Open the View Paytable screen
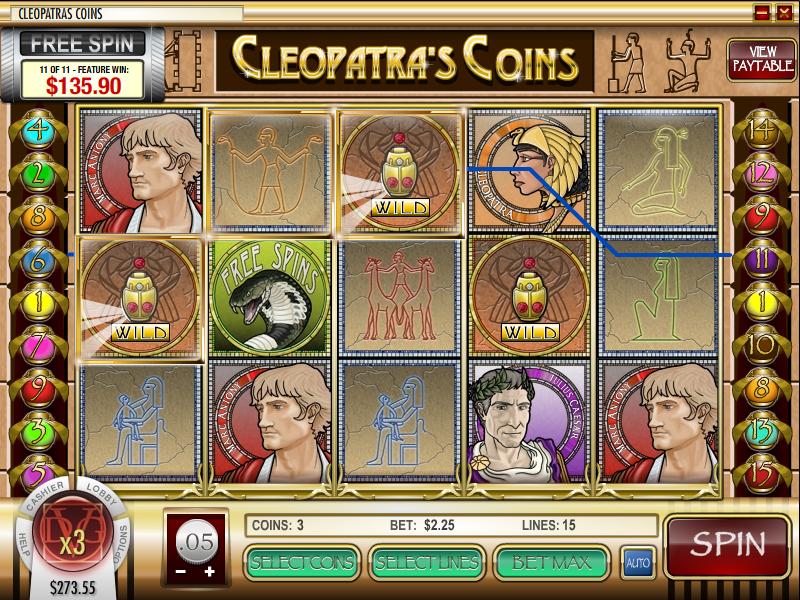This screenshot has width=800, height=600. pyautogui.click(x=755, y=61)
